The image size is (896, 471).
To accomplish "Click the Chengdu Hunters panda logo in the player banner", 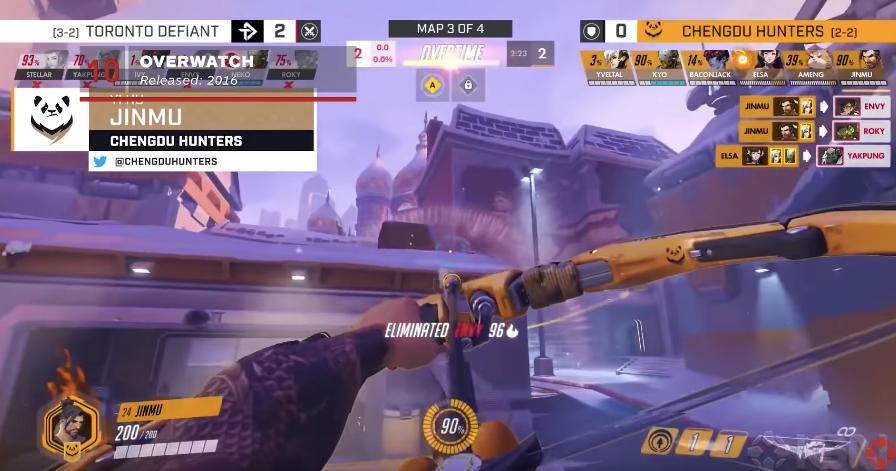I will [51, 119].
